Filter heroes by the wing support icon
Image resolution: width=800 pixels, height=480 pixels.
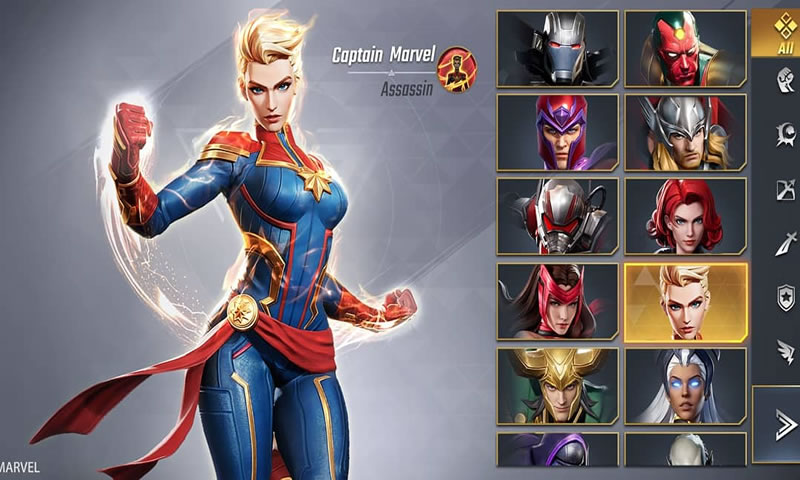pos(786,350)
